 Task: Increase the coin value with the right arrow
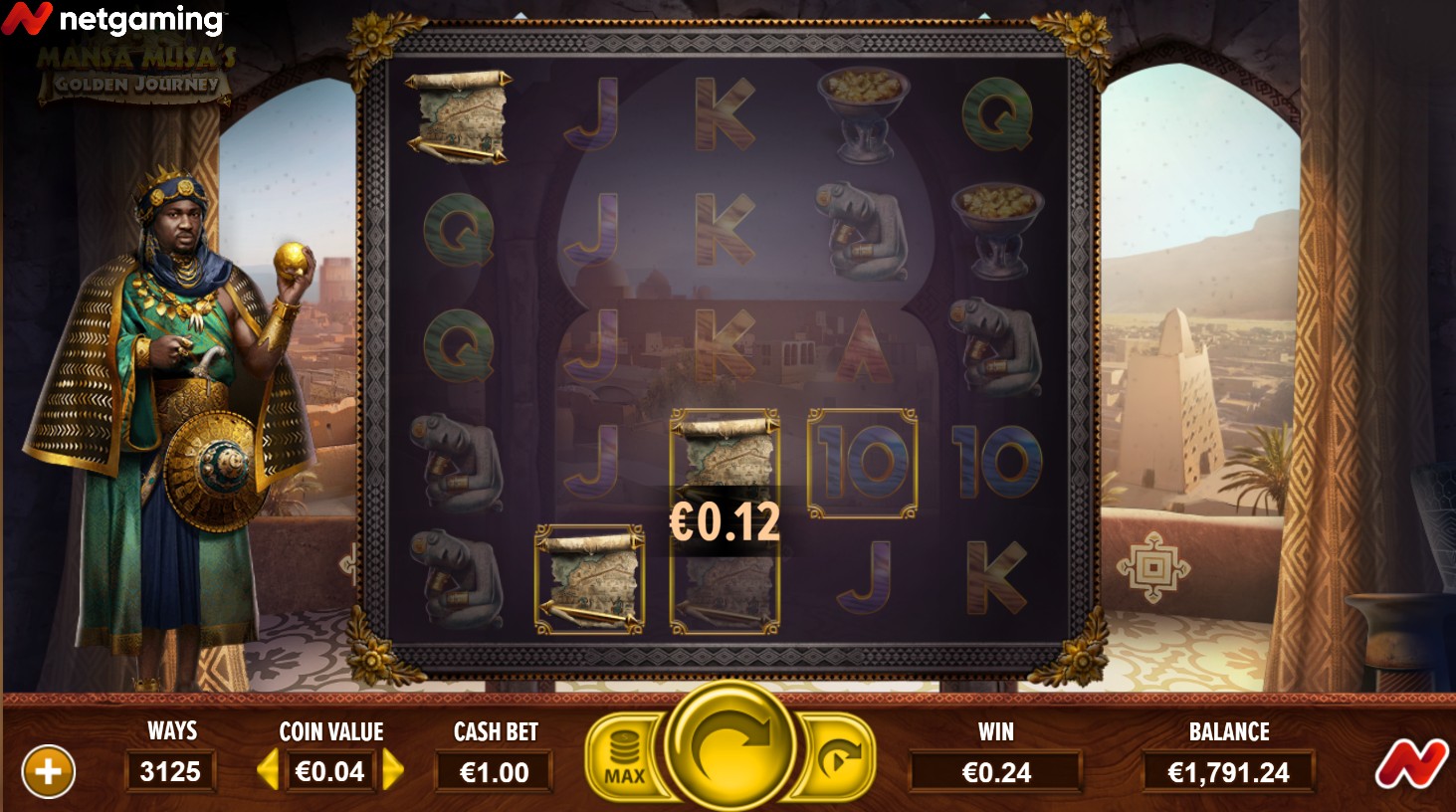pyautogui.click(x=394, y=770)
